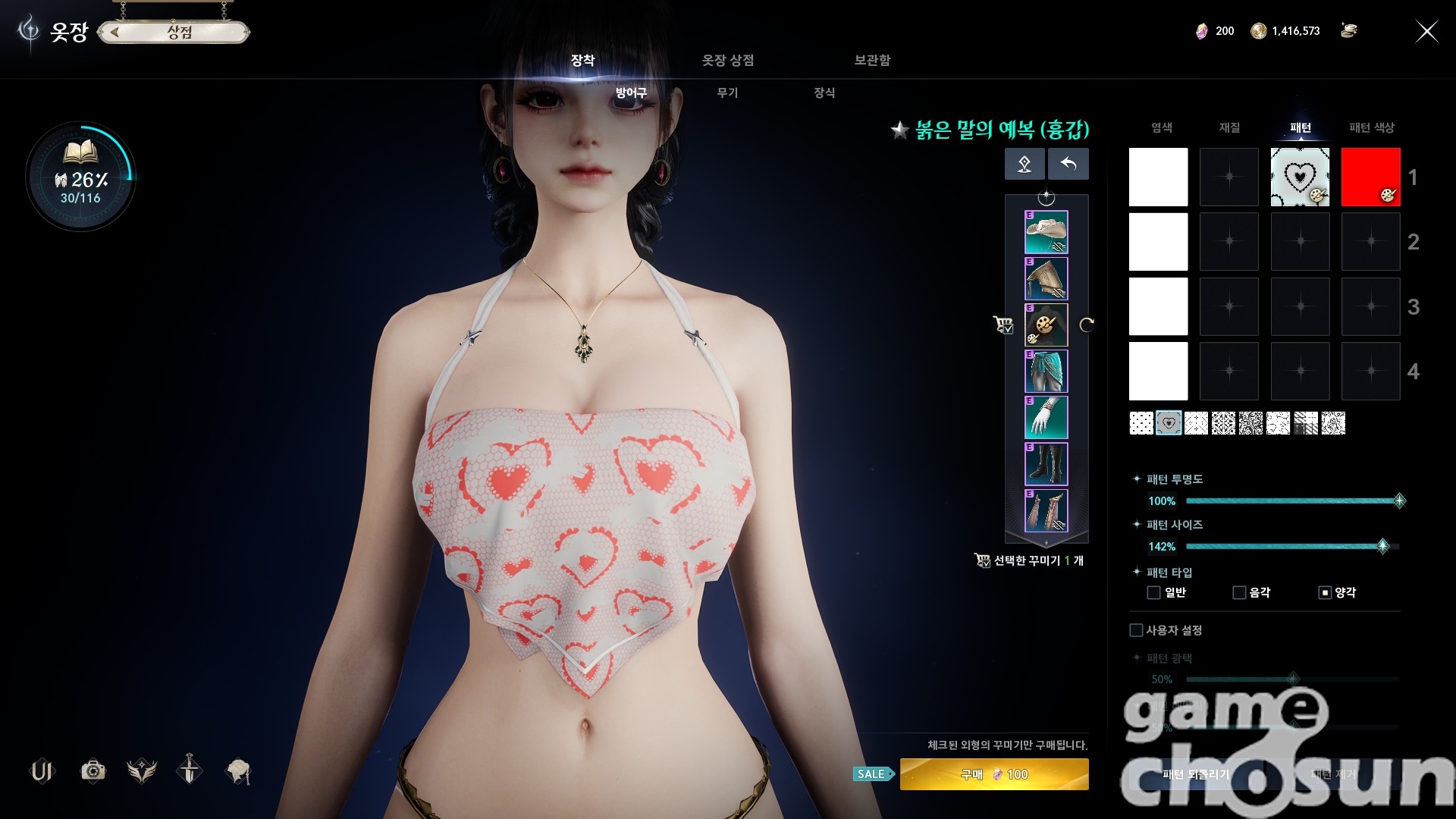Select the 무기 sub-tab
Viewport: 1456px width, 819px height.
point(727,93)
